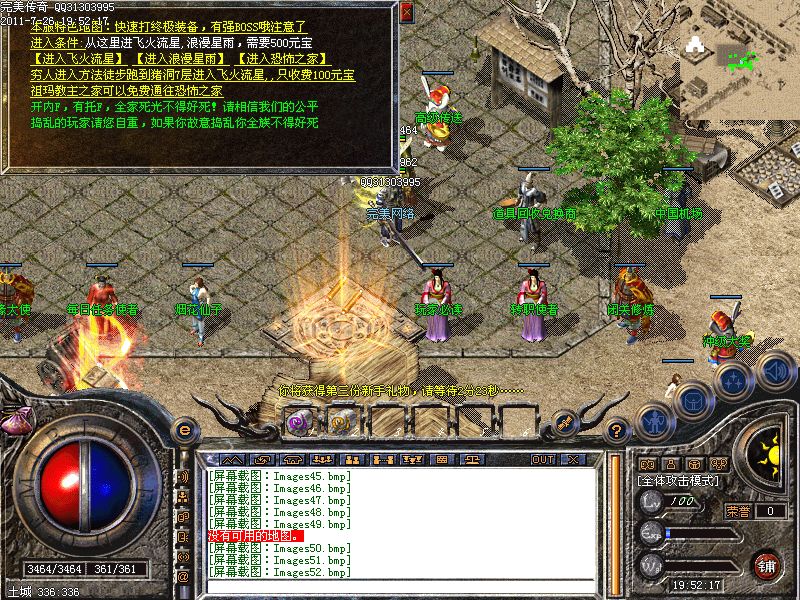
Task: Open help with the question mark button
Action: pyautogui.click(x=617, y=430)
